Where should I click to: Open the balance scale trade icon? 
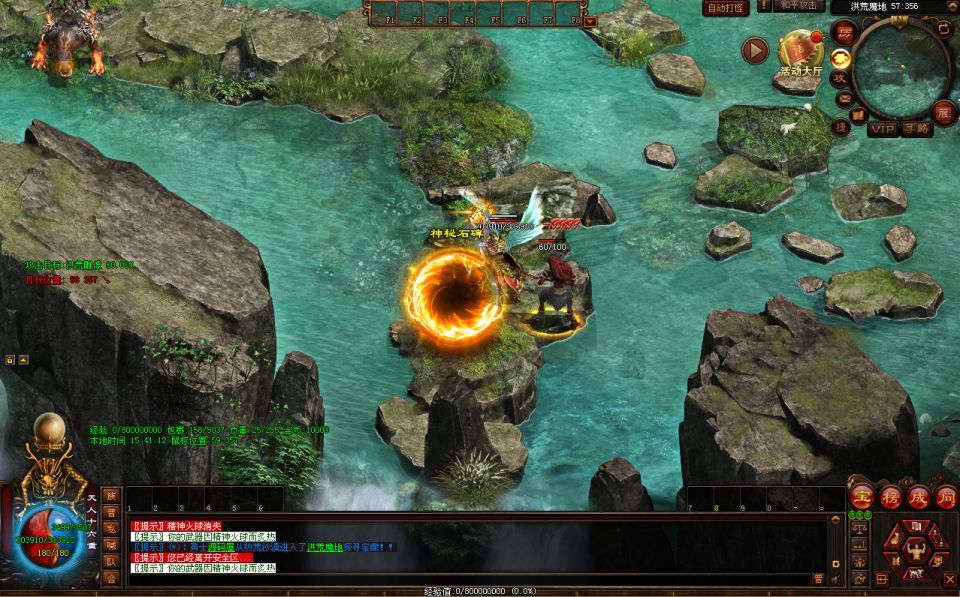(x=859, y=526)
